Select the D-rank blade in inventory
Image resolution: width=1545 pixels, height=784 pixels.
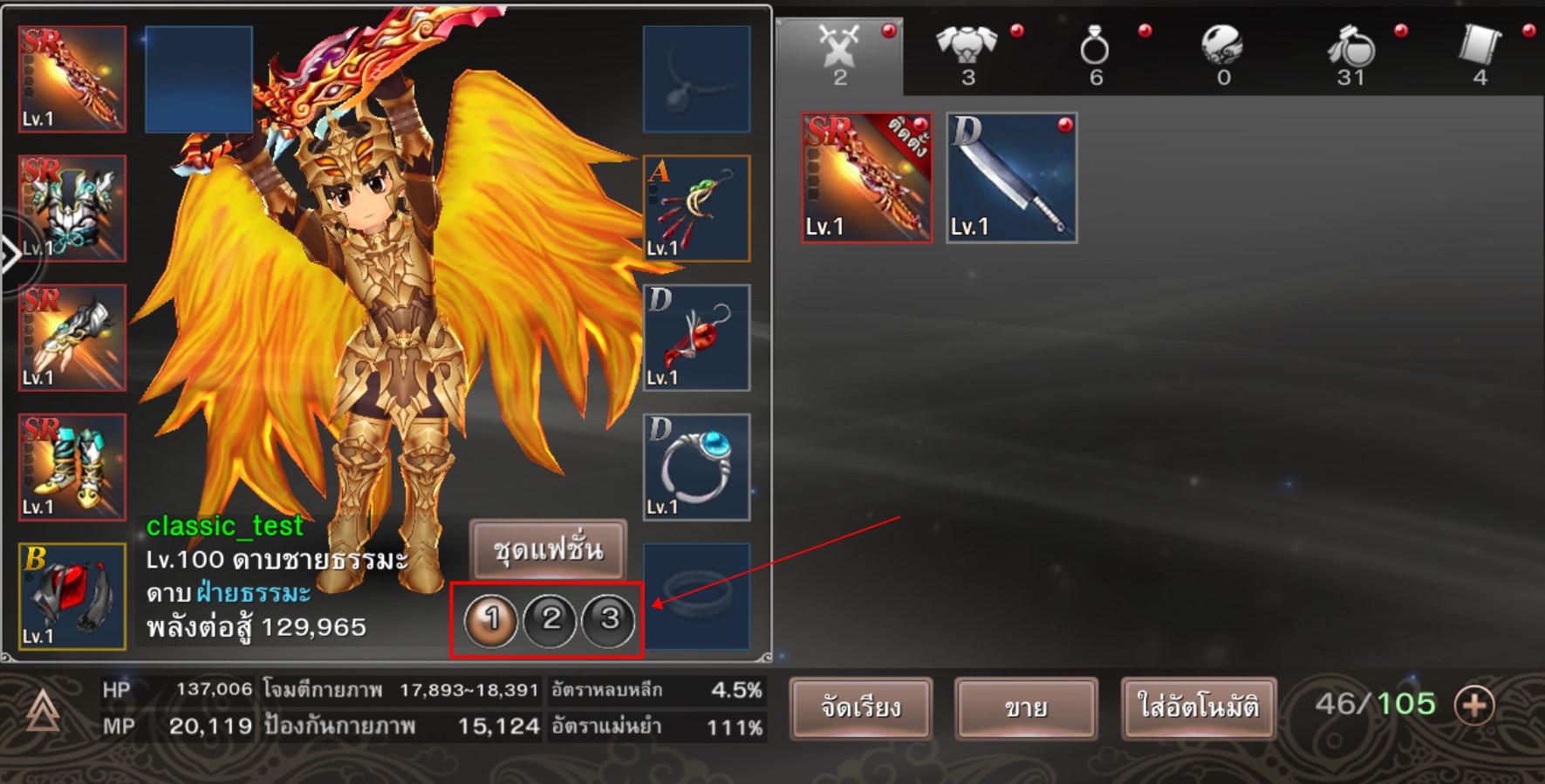click(1011, 178)
